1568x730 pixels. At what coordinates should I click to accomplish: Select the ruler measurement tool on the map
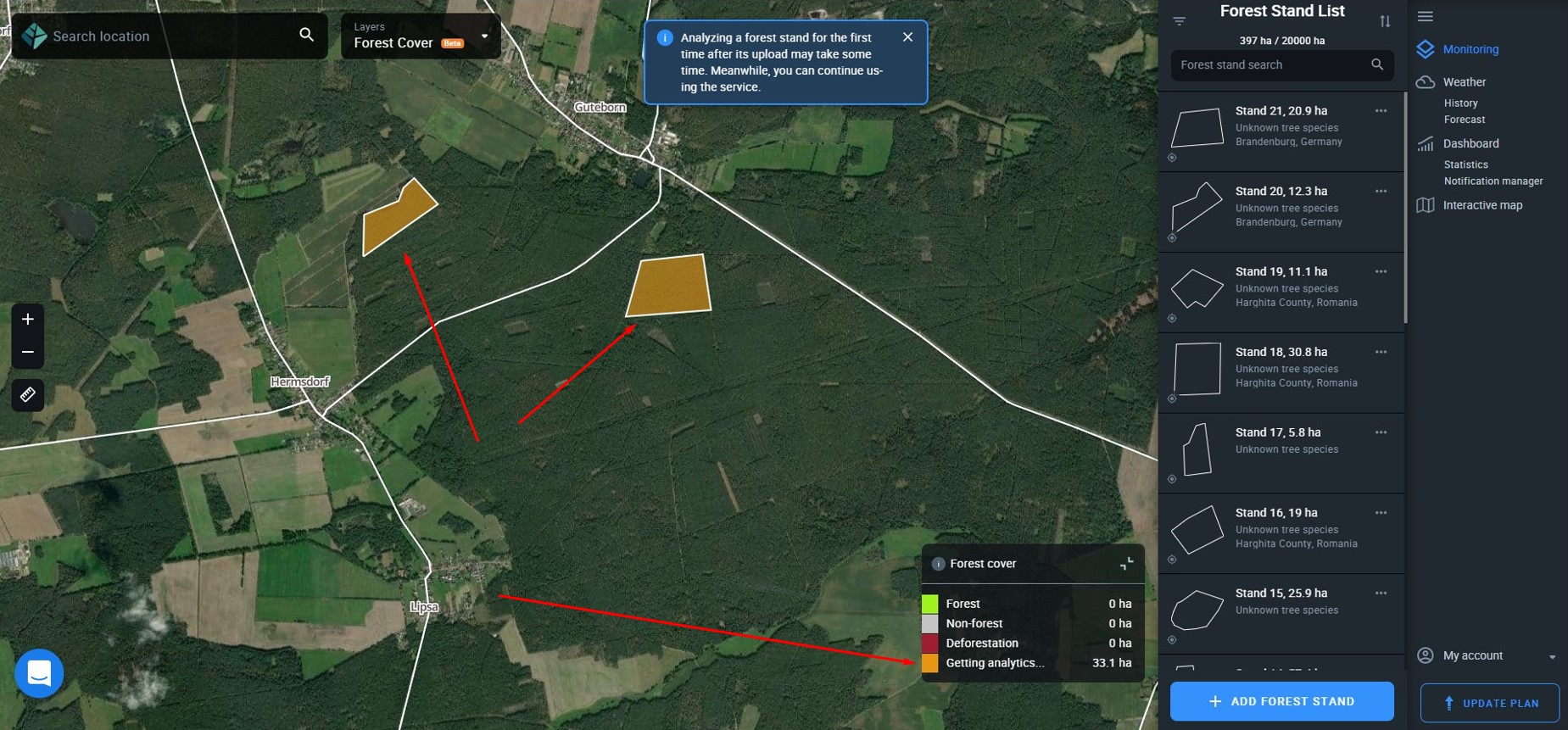(x=27, y=394)
